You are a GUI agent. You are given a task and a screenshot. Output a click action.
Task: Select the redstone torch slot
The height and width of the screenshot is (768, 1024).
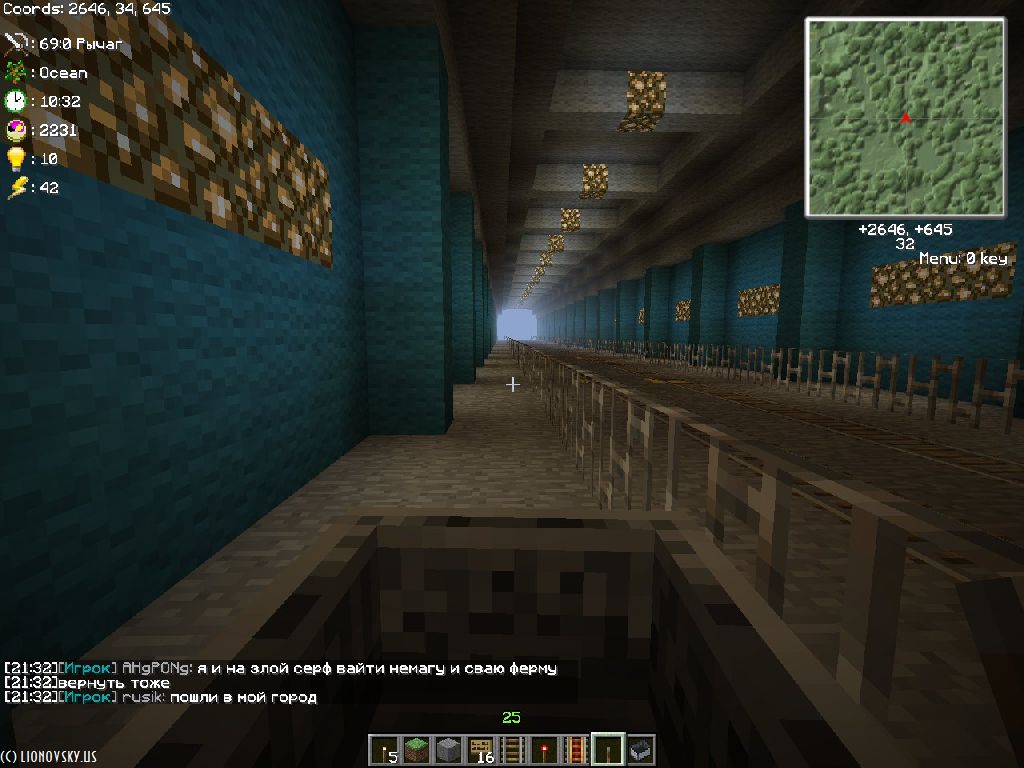tap(544, 749)
